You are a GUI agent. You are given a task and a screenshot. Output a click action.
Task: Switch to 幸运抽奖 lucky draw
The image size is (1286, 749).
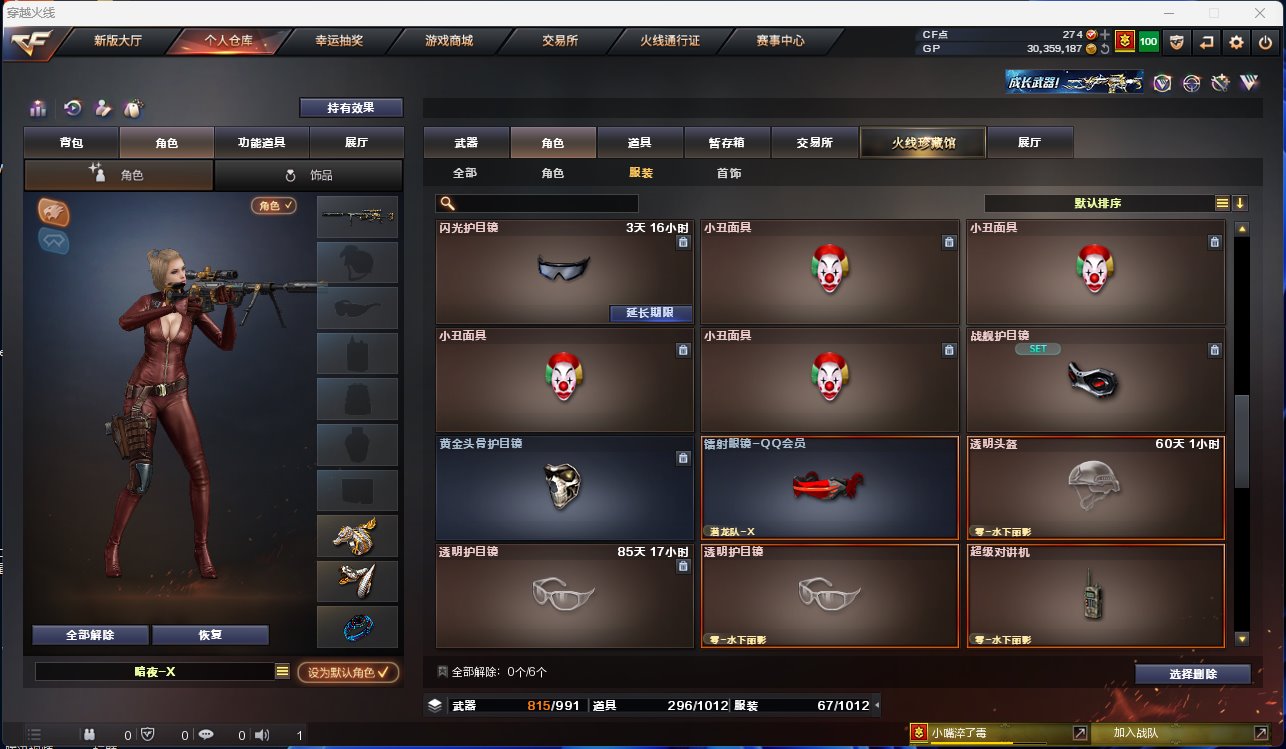338,41
